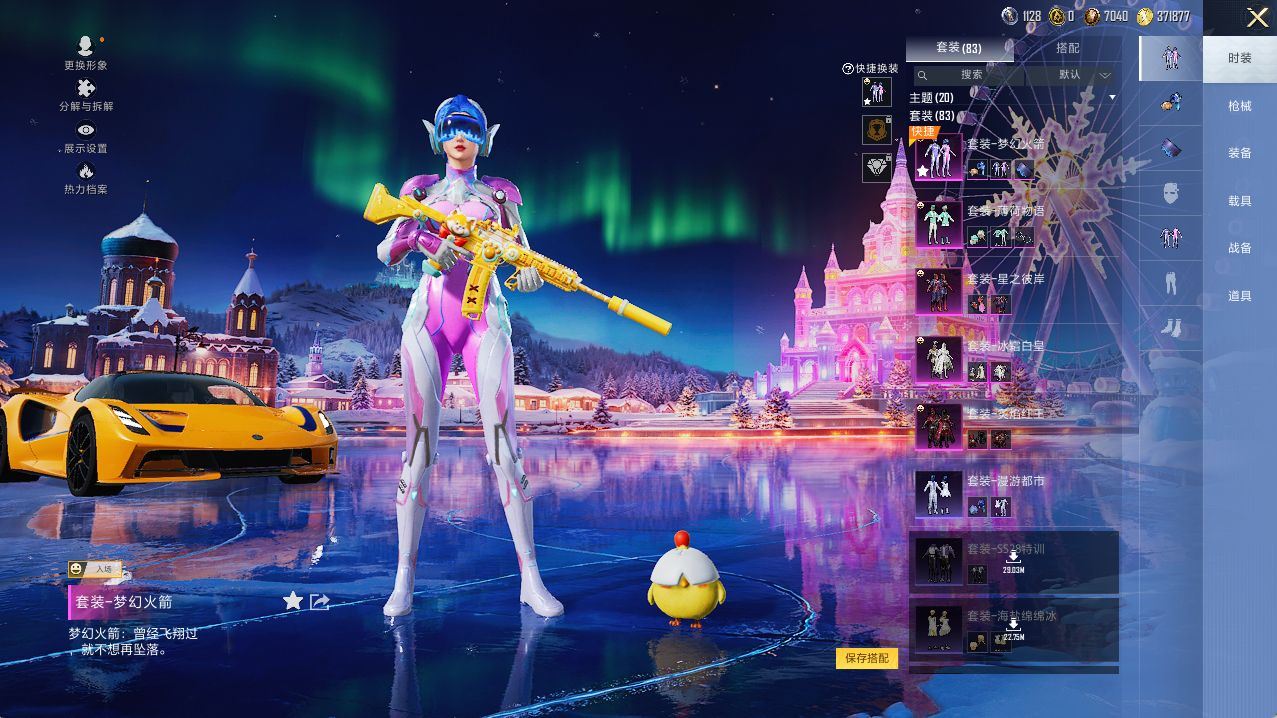Share the 梦幻火箭 outfit via share arrow
Viewport: 1277px width, 718px height.
(x=320, y=601)
